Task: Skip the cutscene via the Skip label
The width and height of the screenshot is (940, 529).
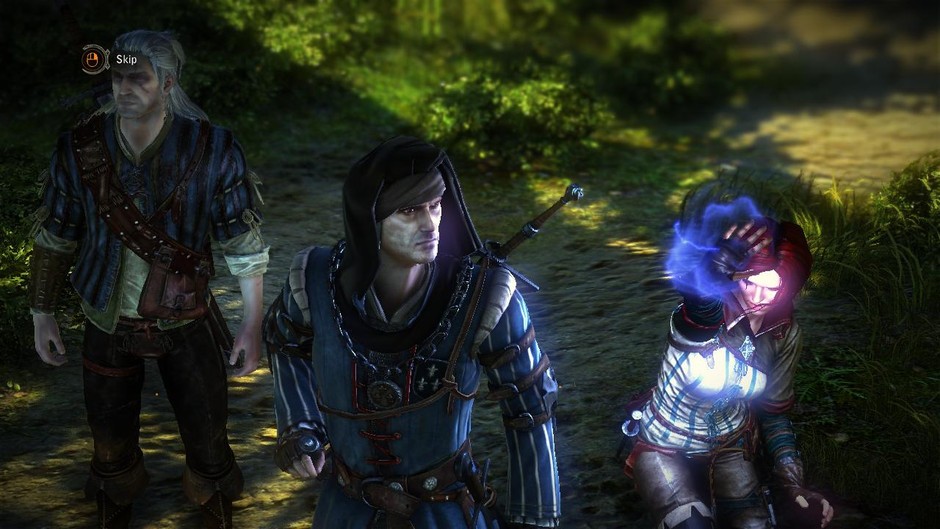Action: click(126, 59)
